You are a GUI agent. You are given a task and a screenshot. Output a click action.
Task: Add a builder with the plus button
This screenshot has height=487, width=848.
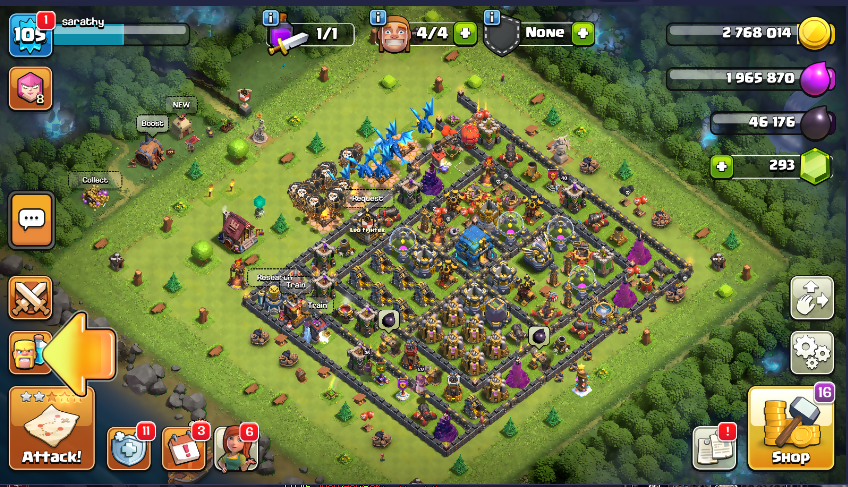465,33
